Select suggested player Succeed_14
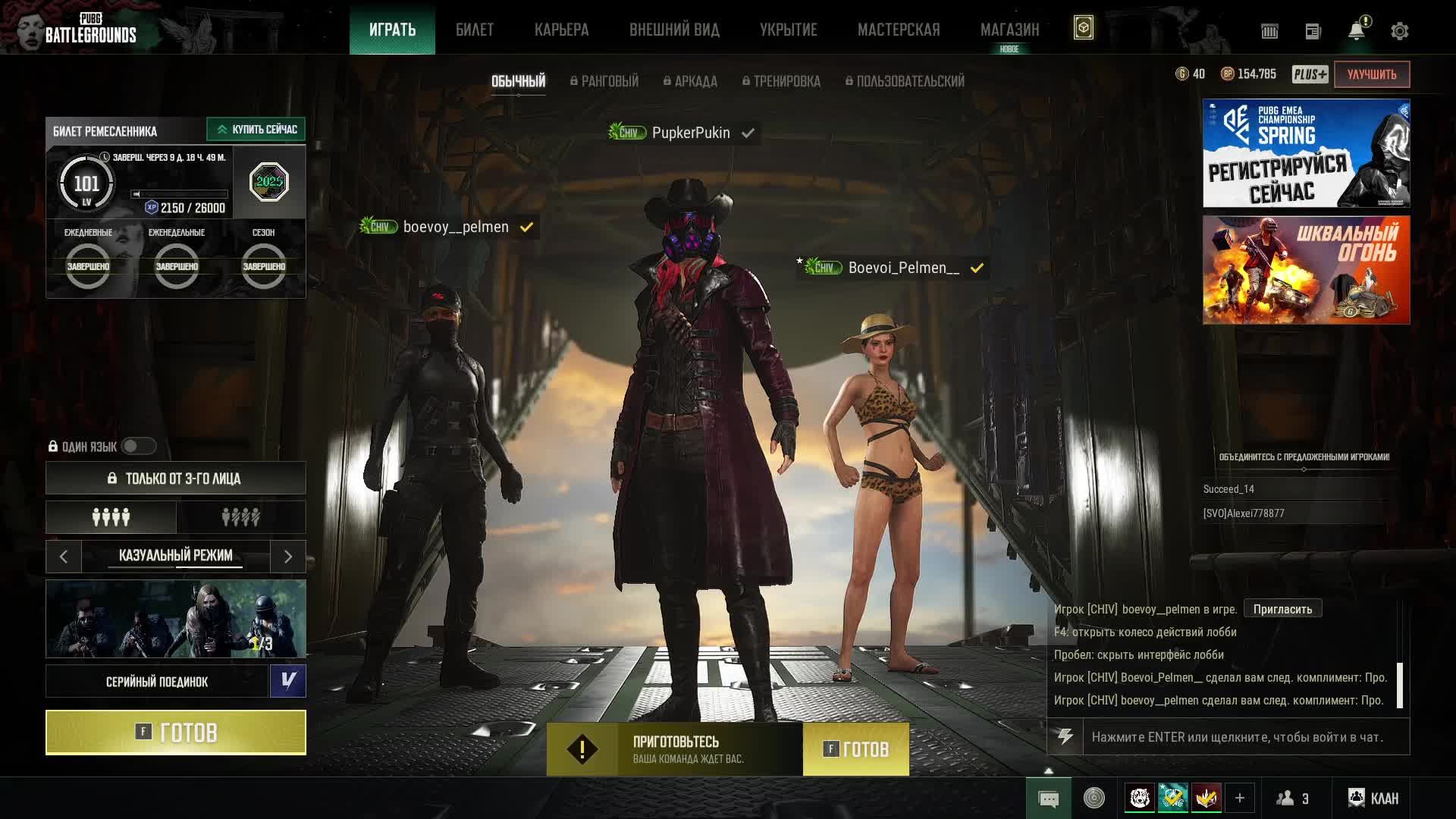 pos(1228,489)
